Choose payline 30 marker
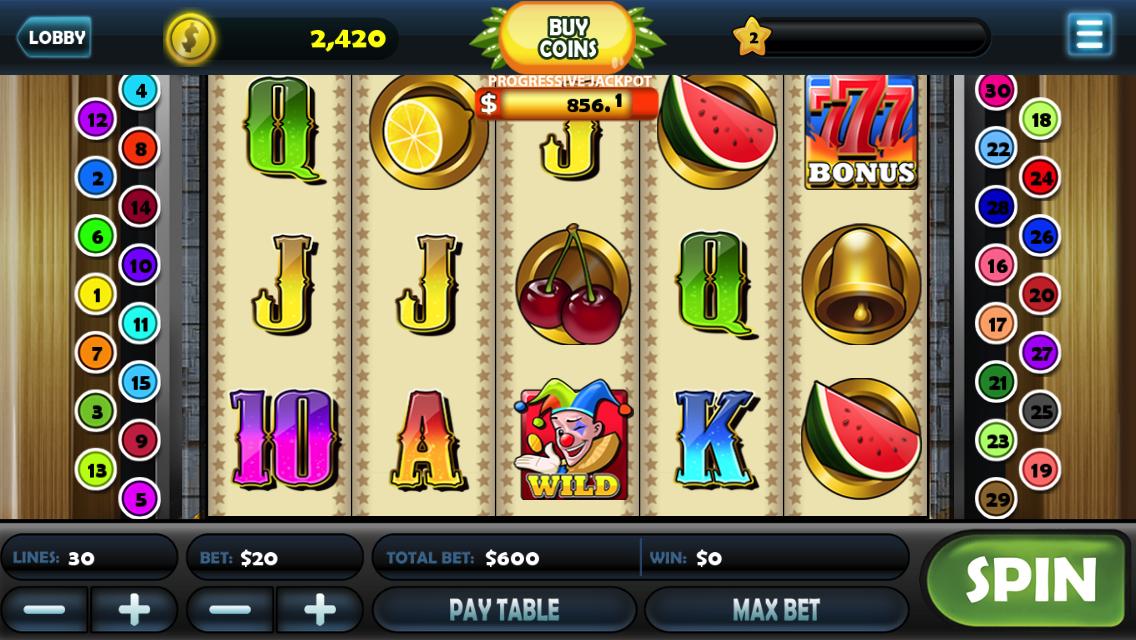The image size is (1136, 640). coord(996,91)
